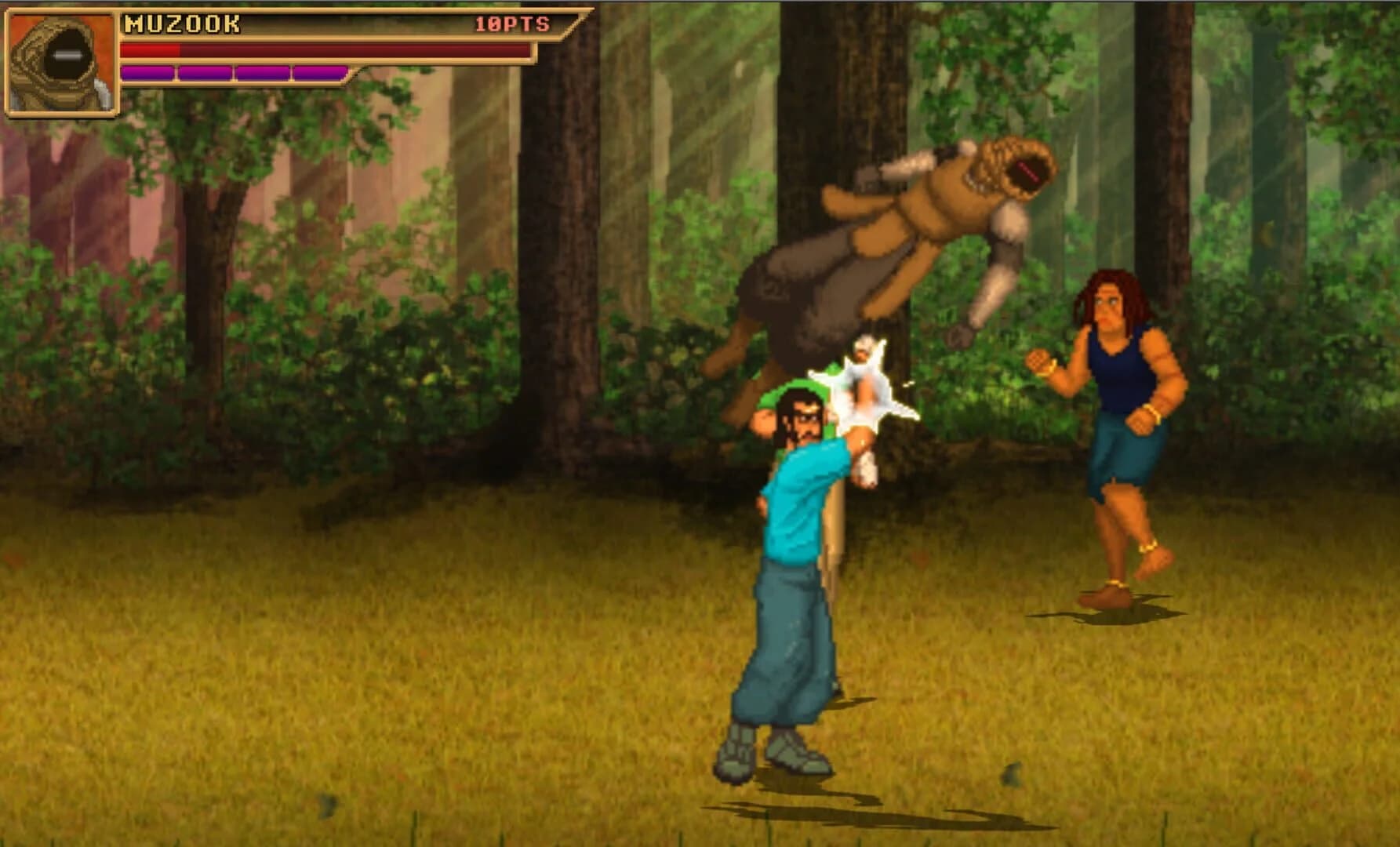Viewport: 1400px width, 847px height.
Task: Click the MUZOOK name label
Action: tap(180, 24)
